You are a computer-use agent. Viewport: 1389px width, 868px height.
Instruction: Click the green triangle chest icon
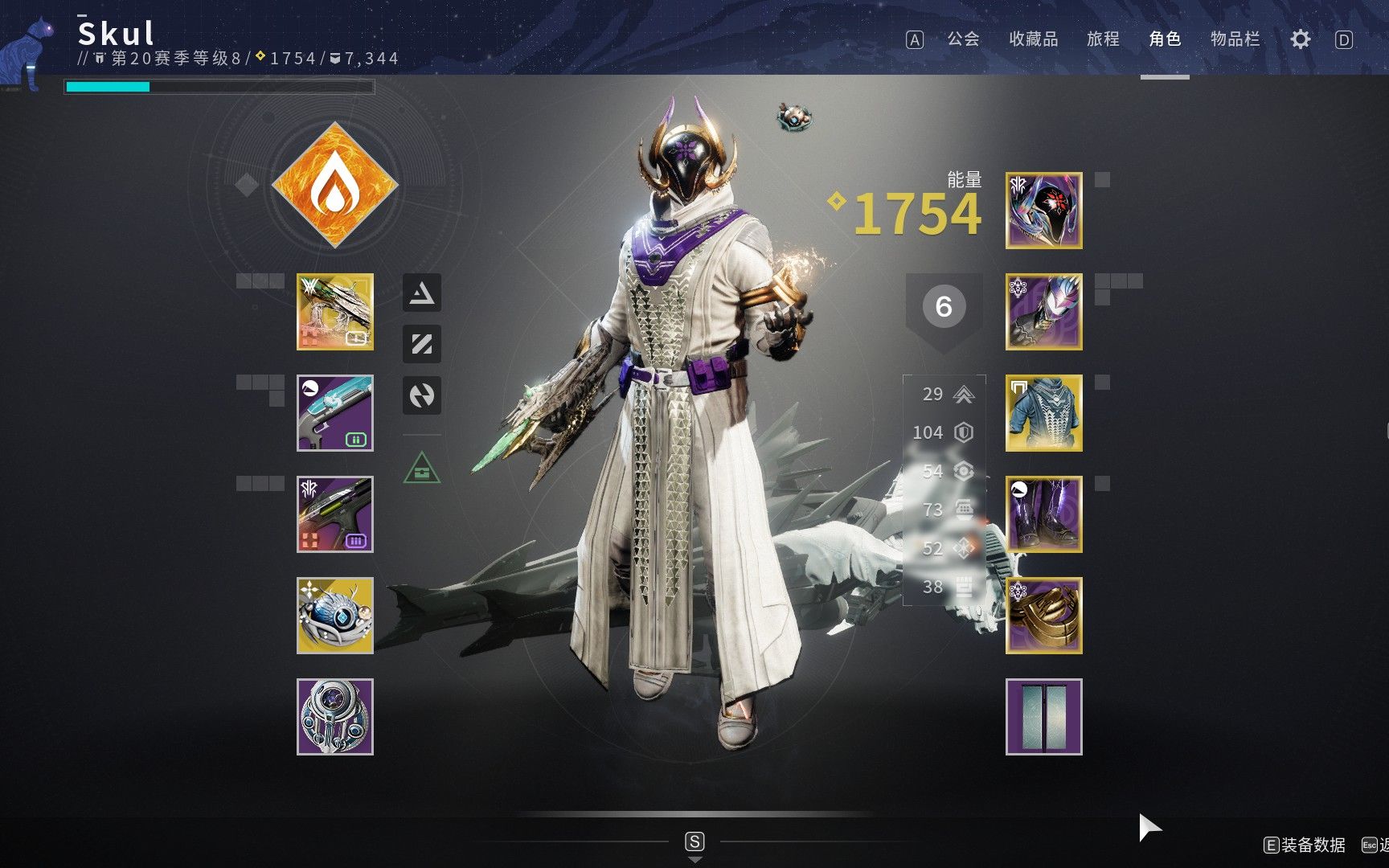pyautogui.click(x=422, y=468)
